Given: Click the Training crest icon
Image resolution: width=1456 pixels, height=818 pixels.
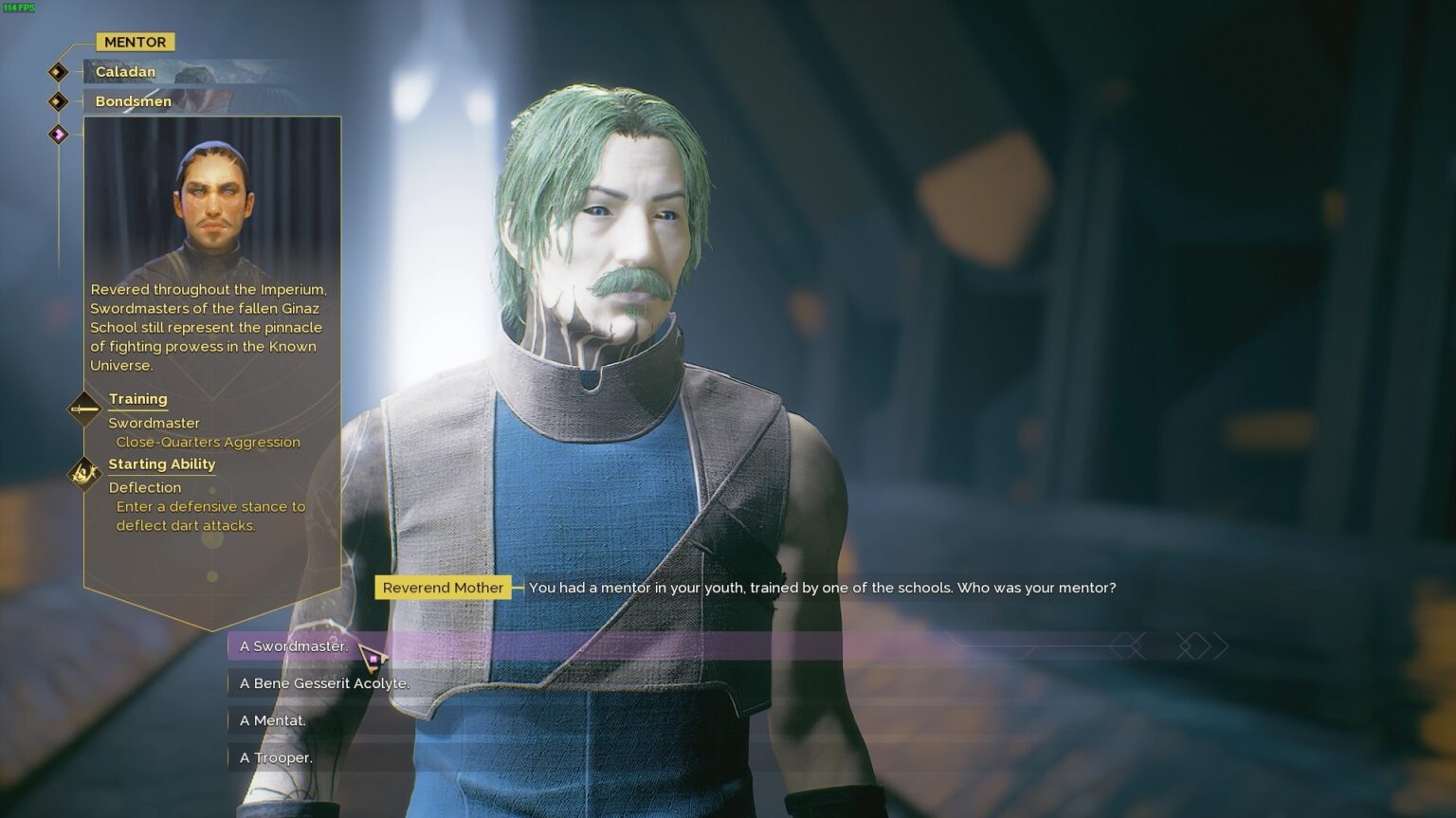Looking at the screenshot, I should pyautogui.click(x=82, y=409).
